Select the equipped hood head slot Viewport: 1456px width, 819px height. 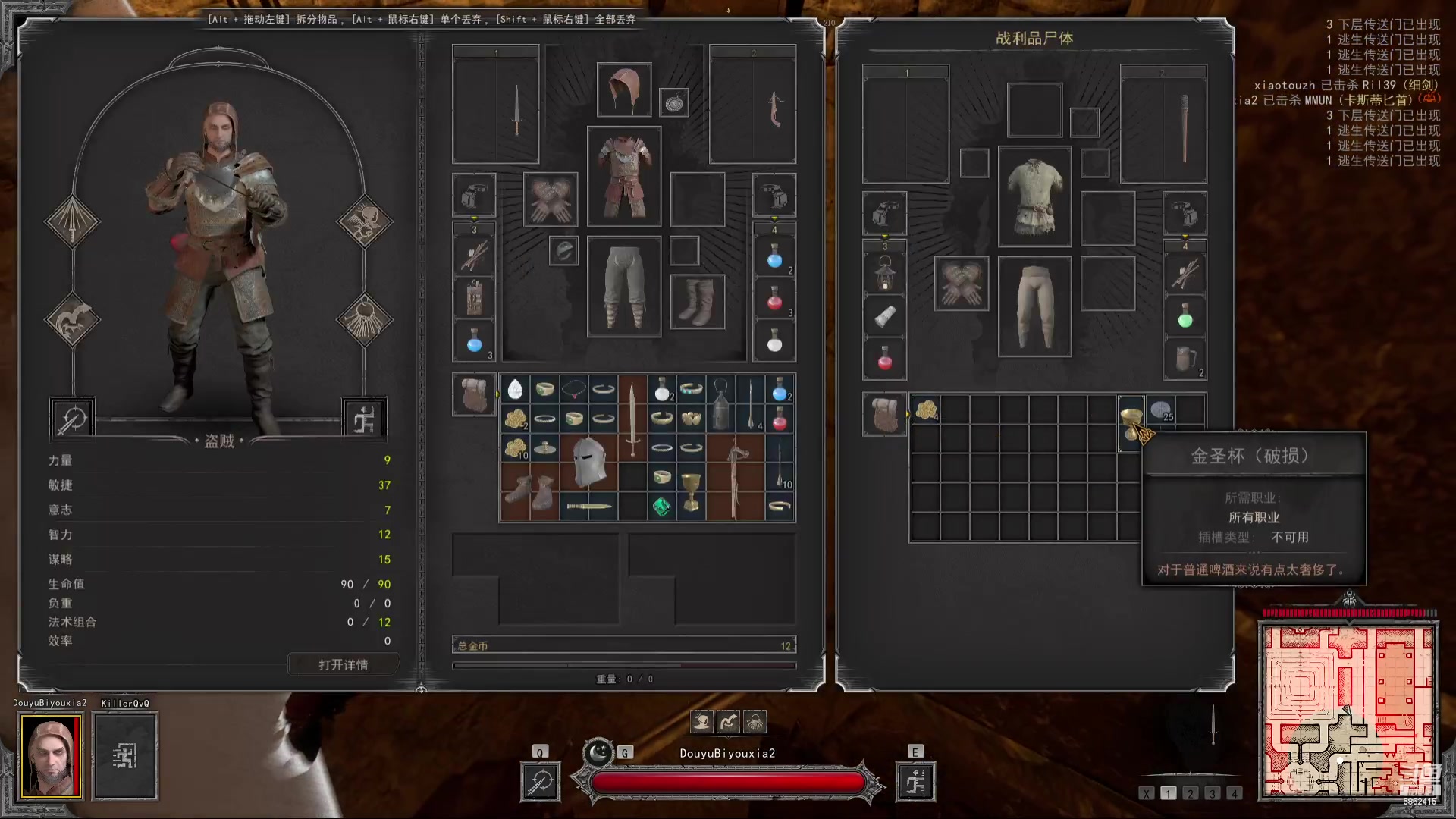[x=623, y=90]
